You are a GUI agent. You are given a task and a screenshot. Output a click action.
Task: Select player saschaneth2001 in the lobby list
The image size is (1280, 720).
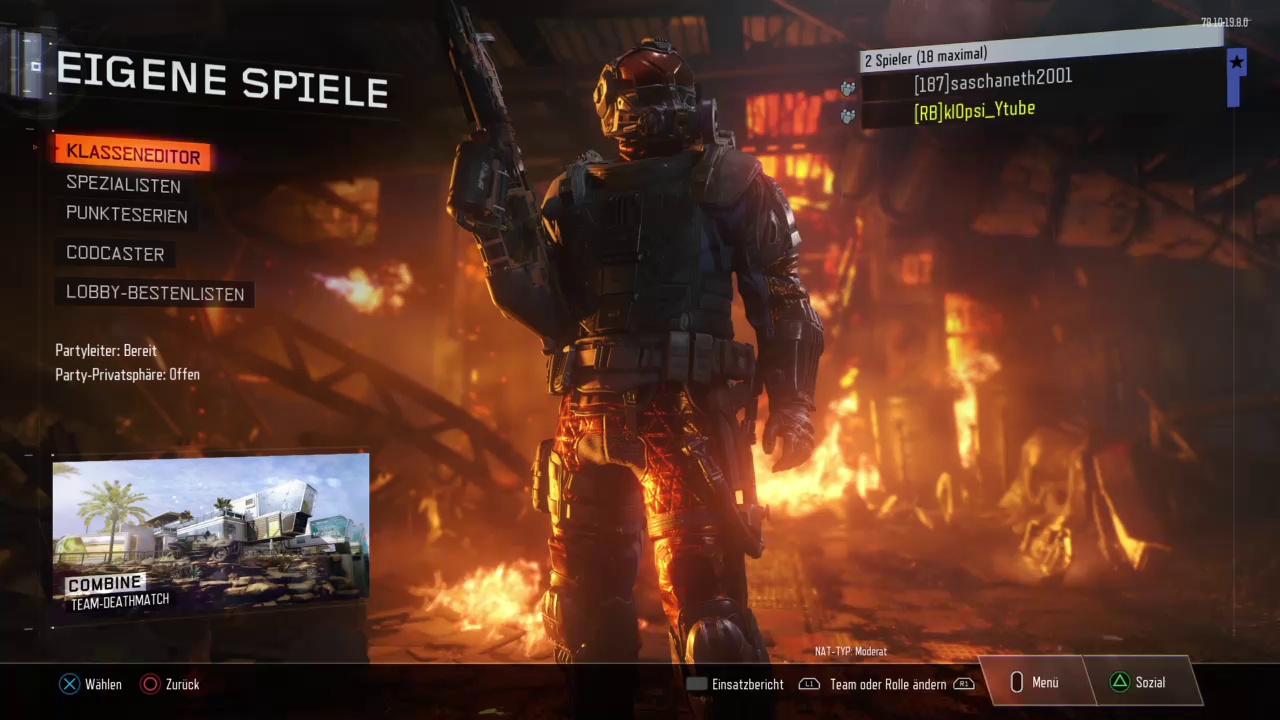click(992, 81)
